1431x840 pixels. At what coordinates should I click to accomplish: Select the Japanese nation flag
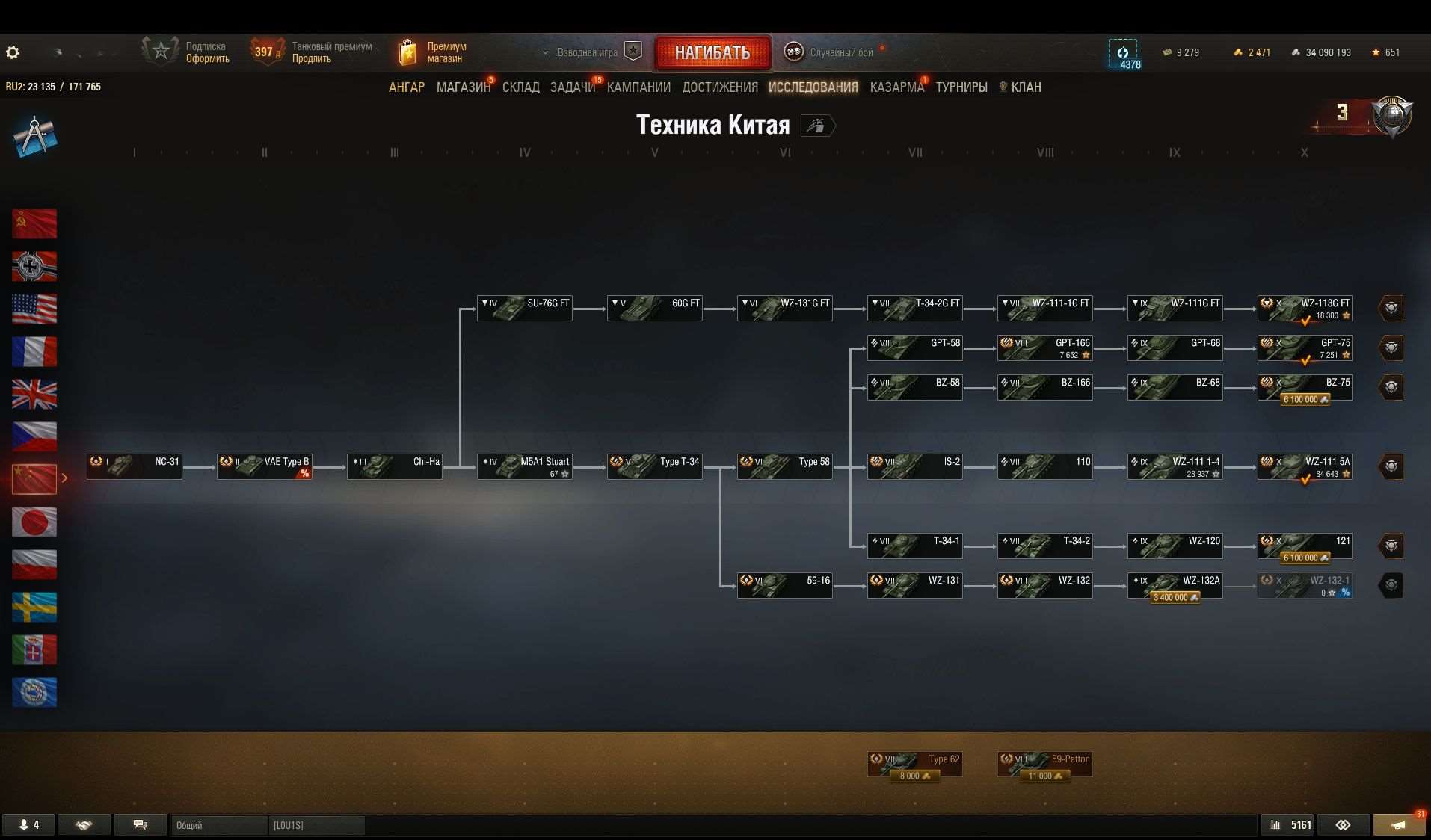(x=34, y=522)
